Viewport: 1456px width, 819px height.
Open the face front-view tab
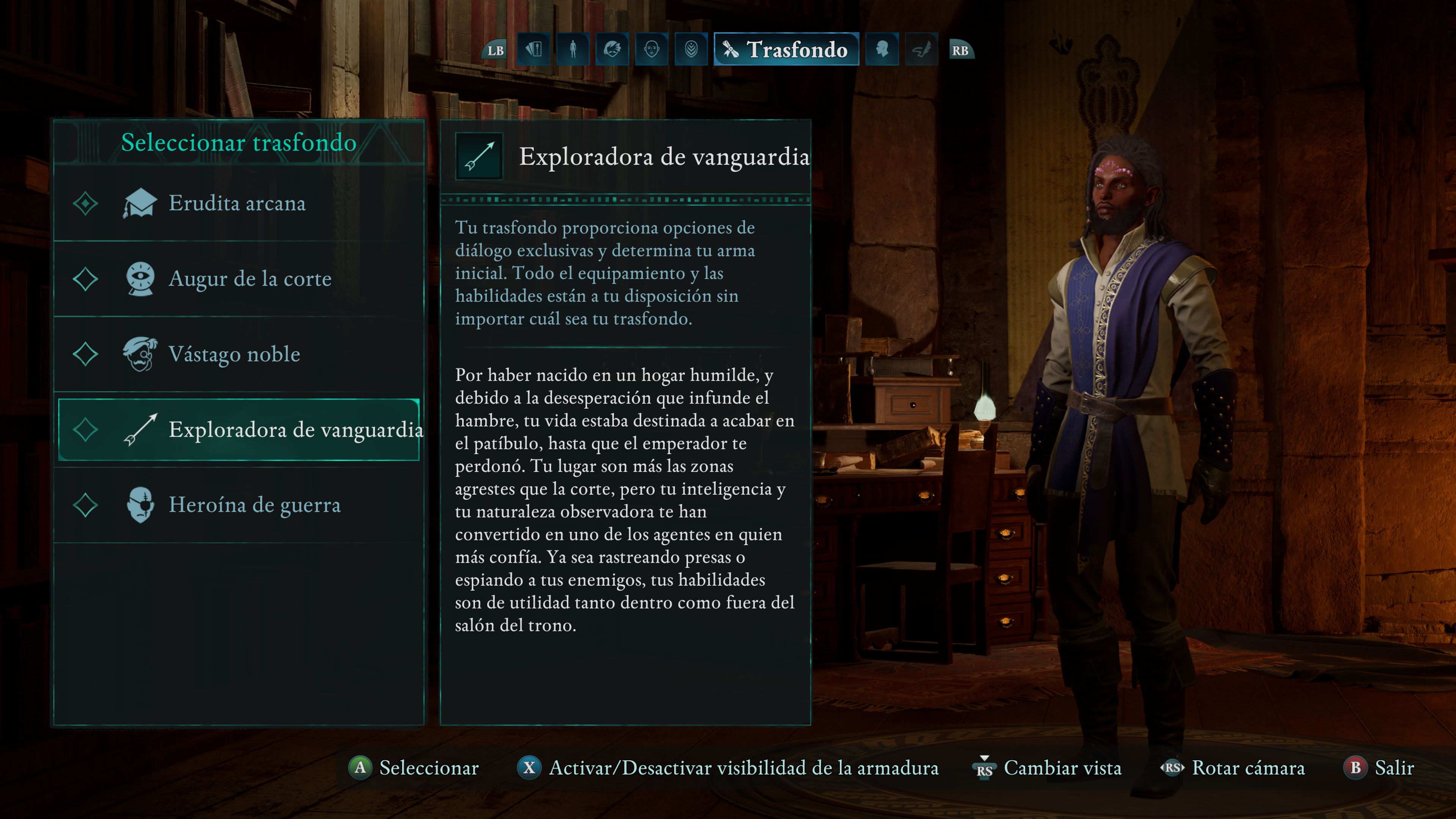[652, 50]
